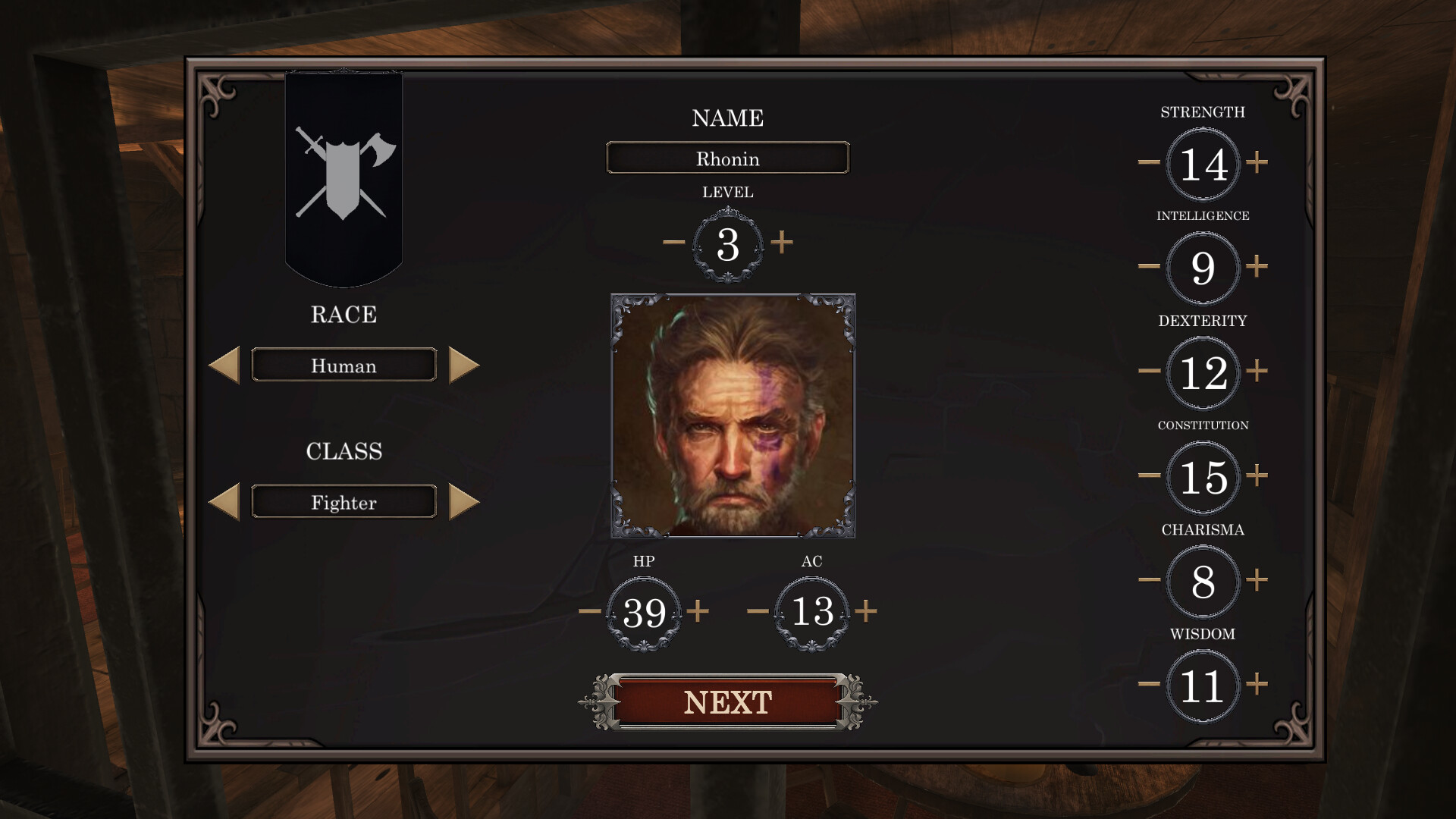Click the Fighter class text box
The height and width of the screenshot is (819, 1456).
tap(343, 501)
